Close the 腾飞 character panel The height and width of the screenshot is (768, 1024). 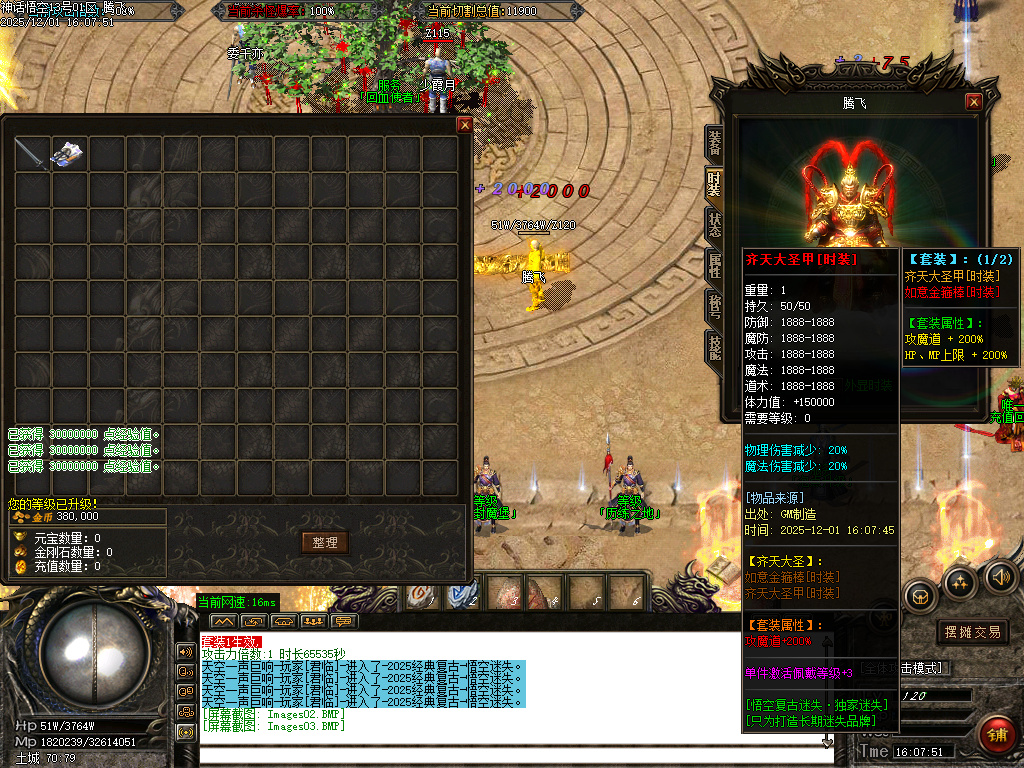coord(973,102)
